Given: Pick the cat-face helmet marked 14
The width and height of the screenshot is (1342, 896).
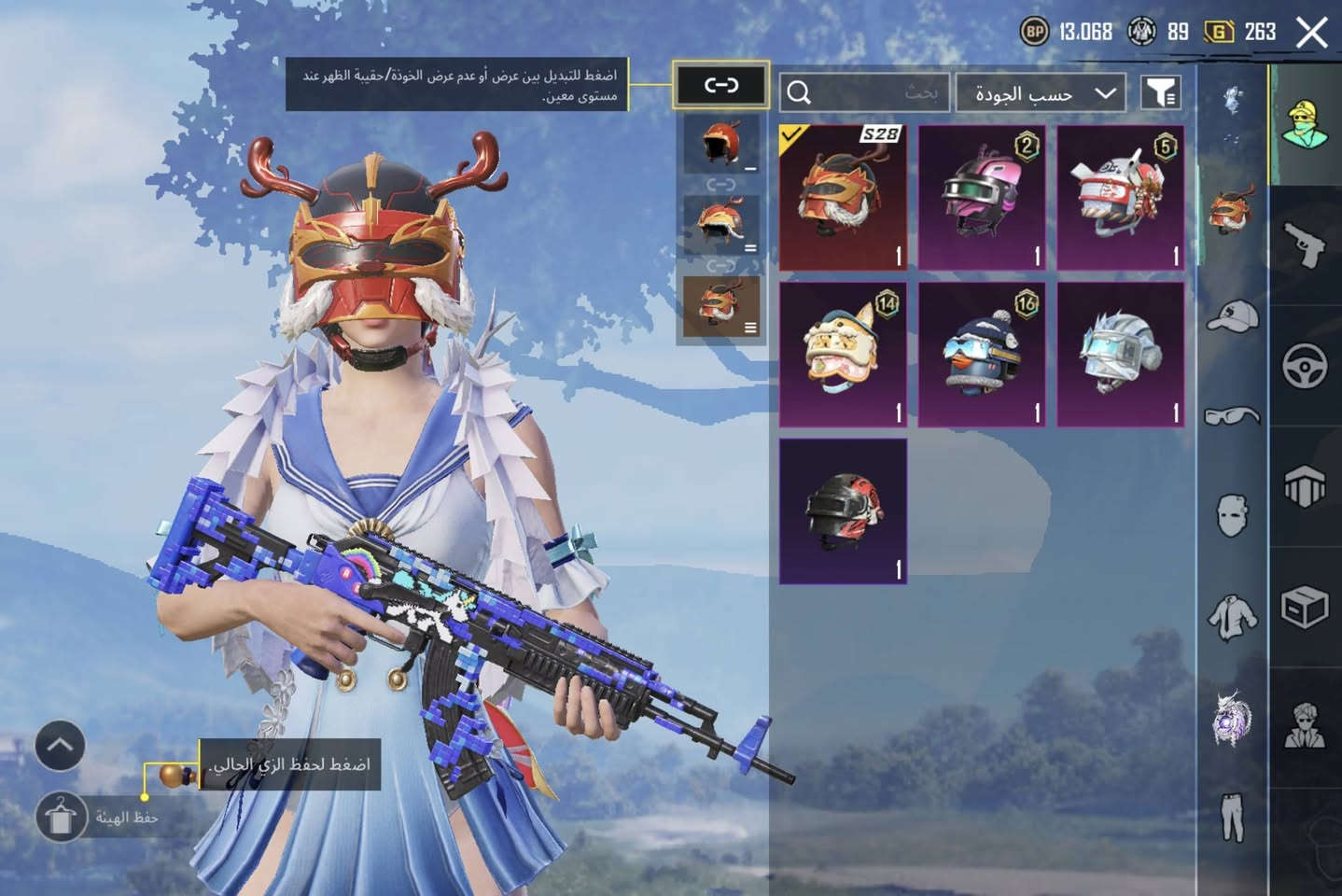Looking at the screenshot, I should [x=842, y=355].
